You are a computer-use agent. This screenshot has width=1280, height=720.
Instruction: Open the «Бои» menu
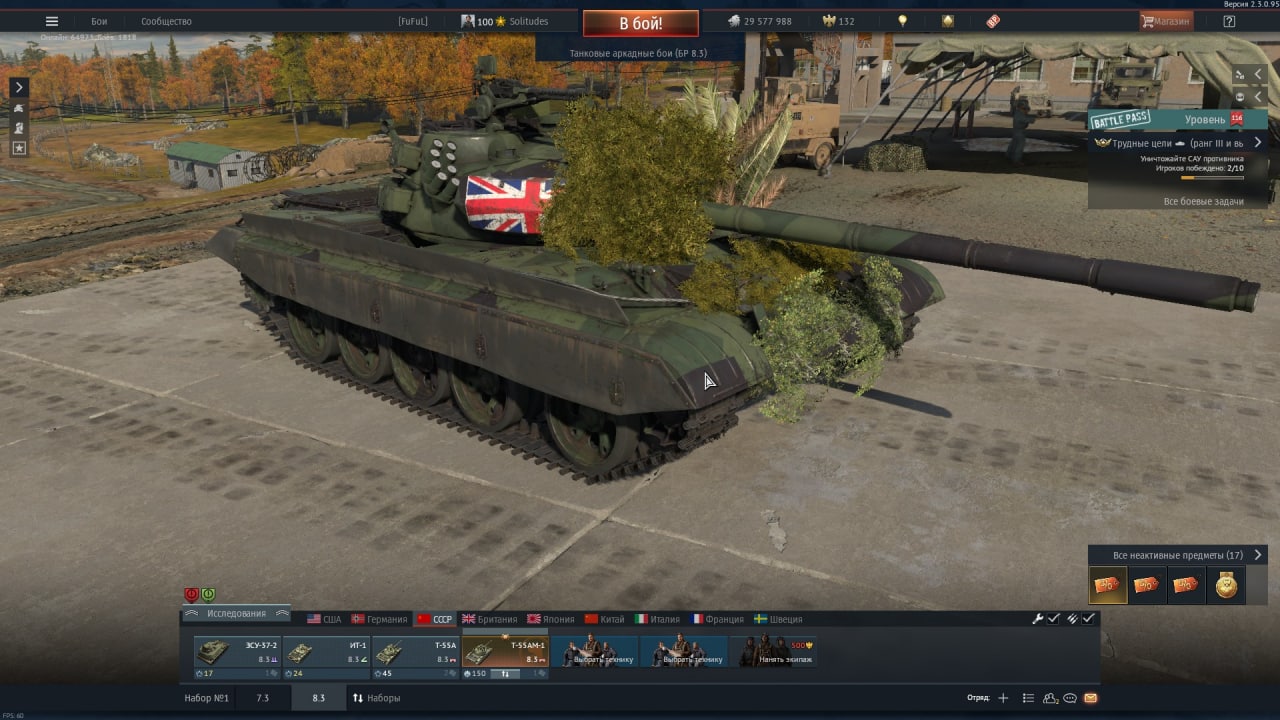pyautogui.click(x=99, y=21)
